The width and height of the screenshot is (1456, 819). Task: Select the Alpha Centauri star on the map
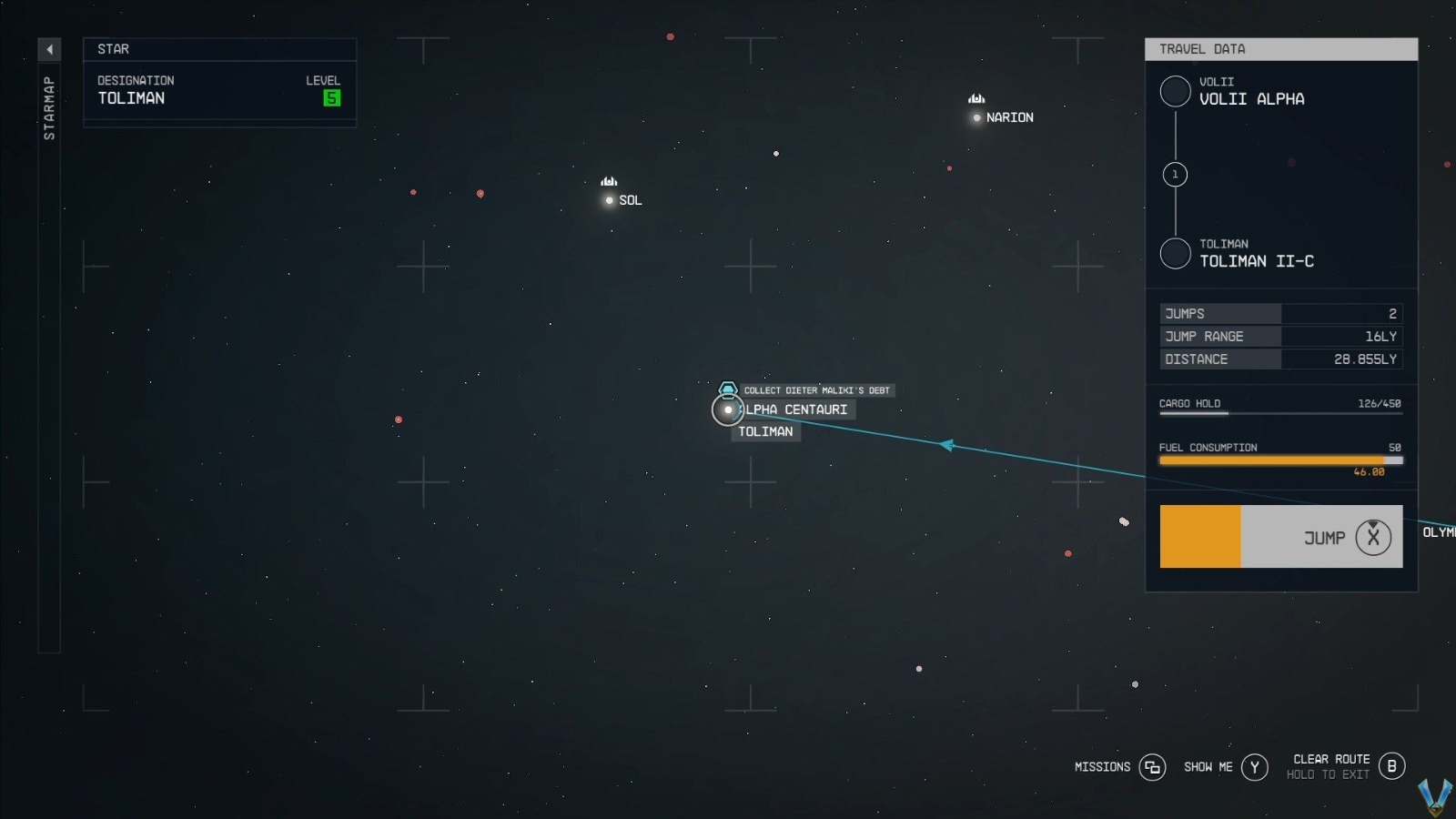point(727,410)
